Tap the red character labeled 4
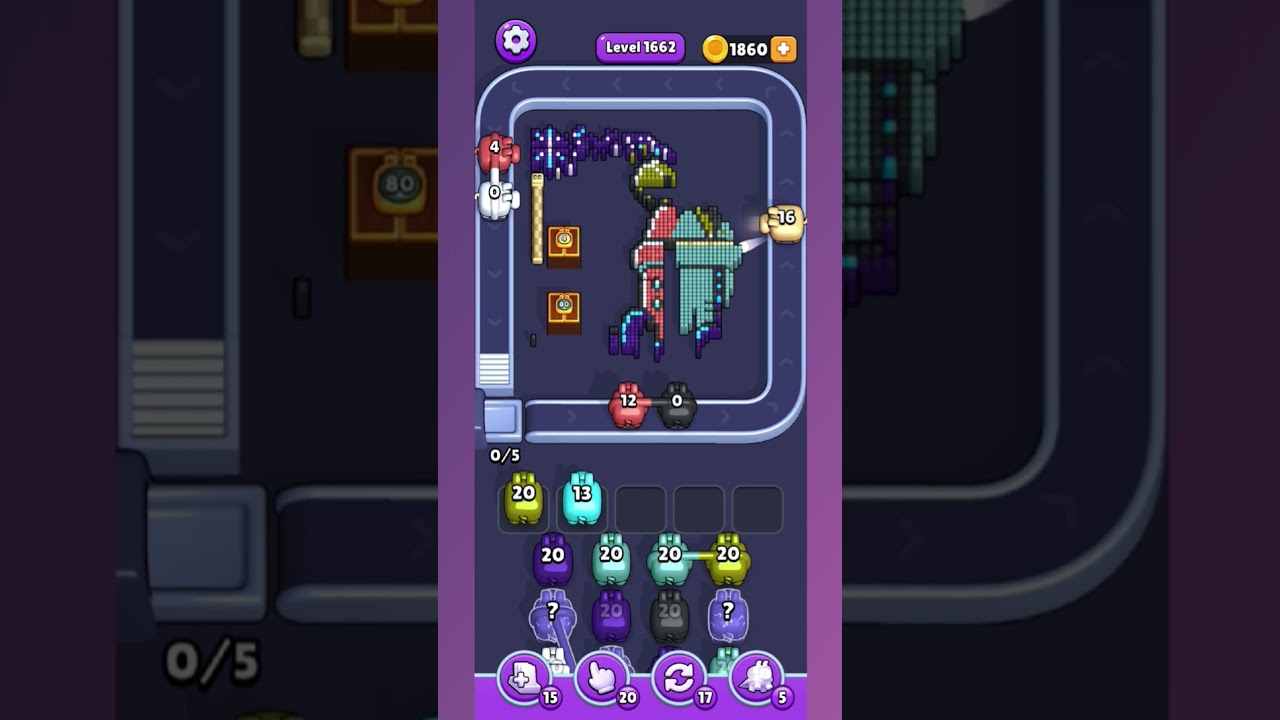This screenshot has height=720, width=1280. coord(497,155)
